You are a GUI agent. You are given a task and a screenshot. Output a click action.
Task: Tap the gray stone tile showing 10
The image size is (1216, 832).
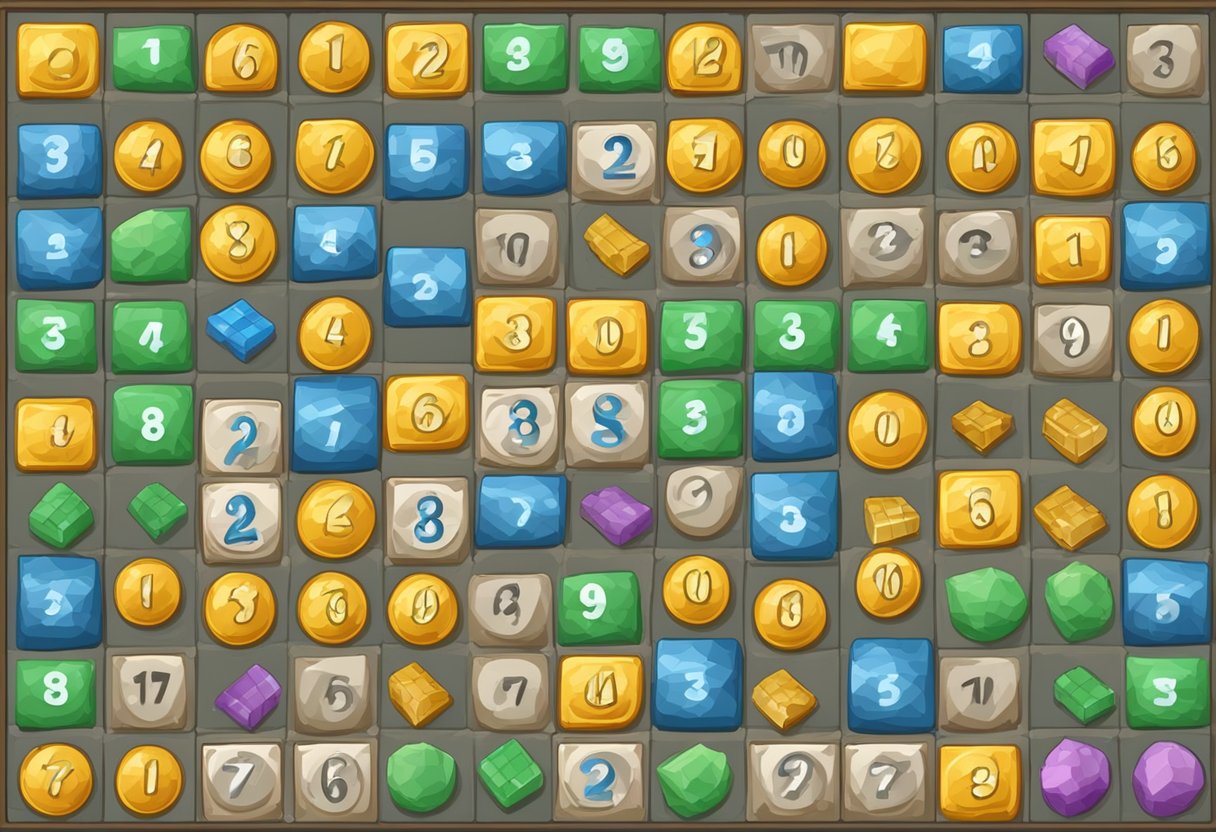click(516, 247)
